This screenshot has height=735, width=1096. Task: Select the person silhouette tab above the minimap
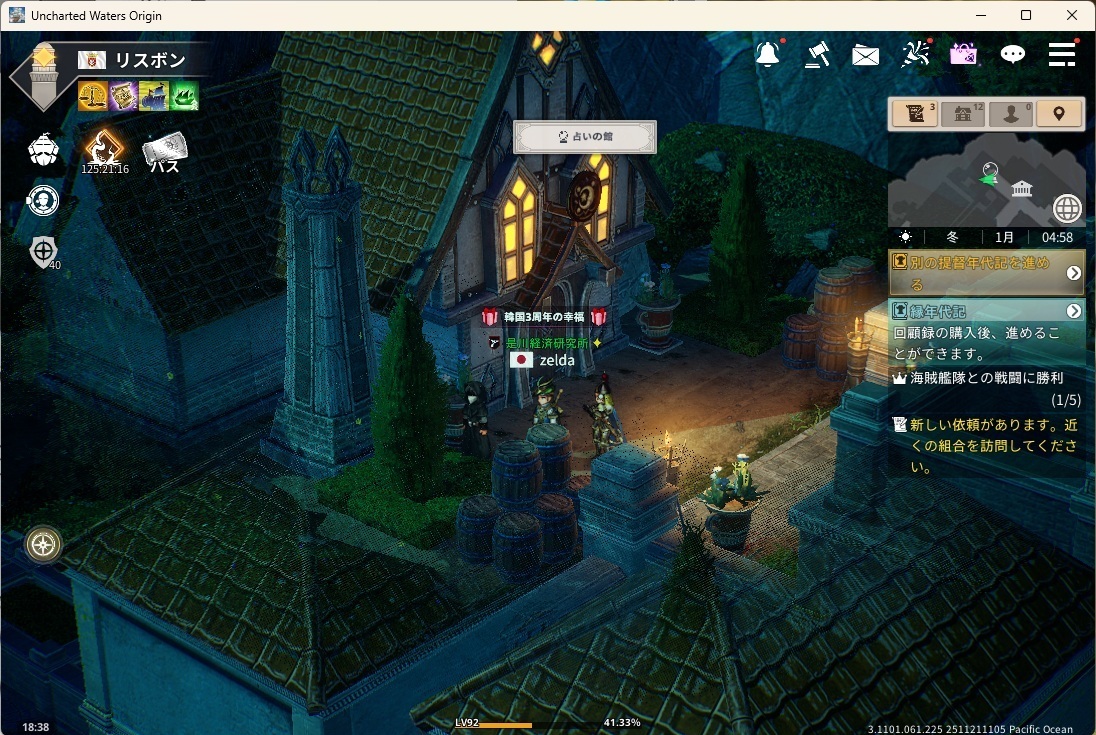[x=1010, y=114]
